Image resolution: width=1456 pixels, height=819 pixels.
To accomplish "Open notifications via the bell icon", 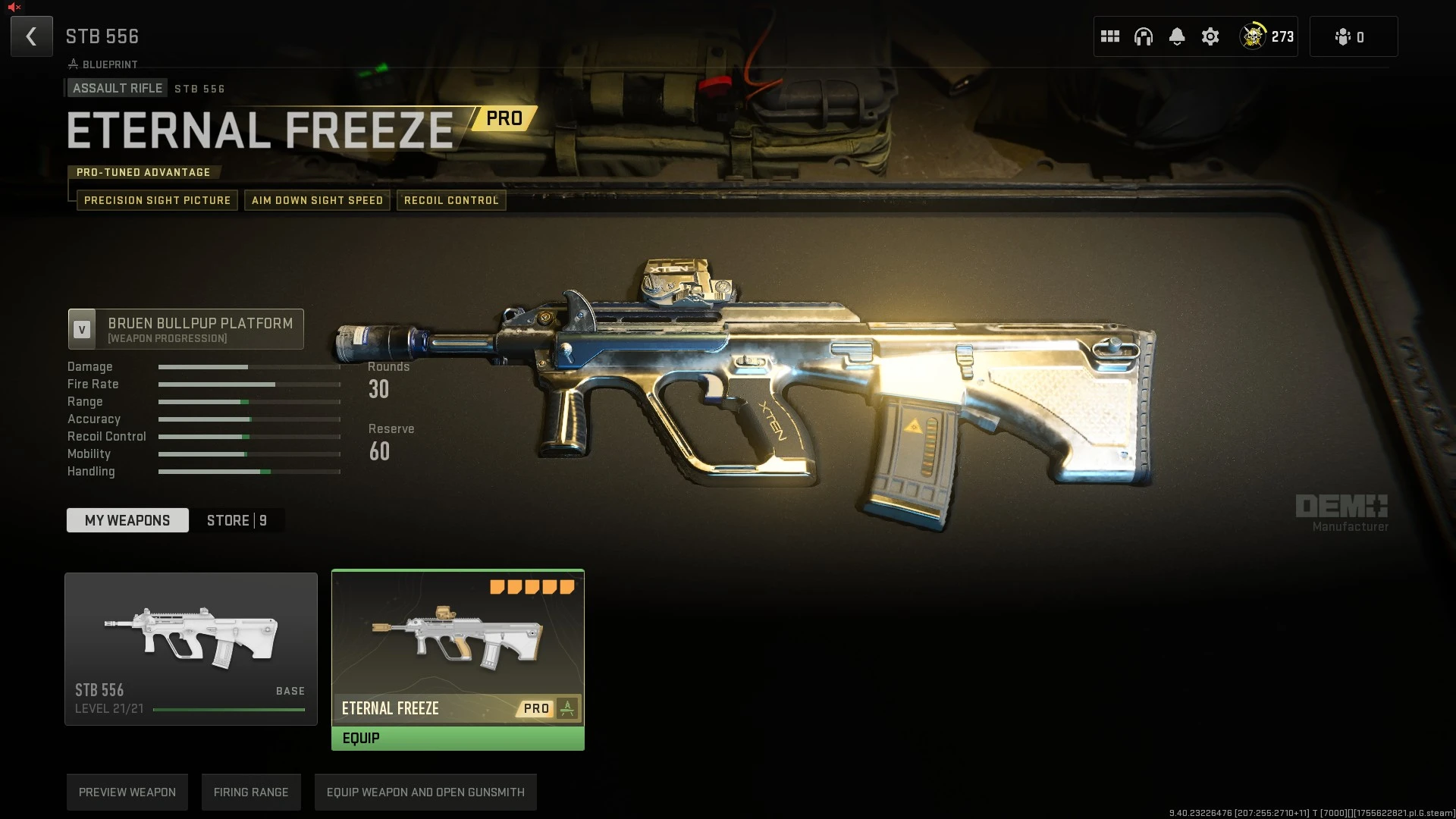I will pyautogui.click(x=1176, y=36).
